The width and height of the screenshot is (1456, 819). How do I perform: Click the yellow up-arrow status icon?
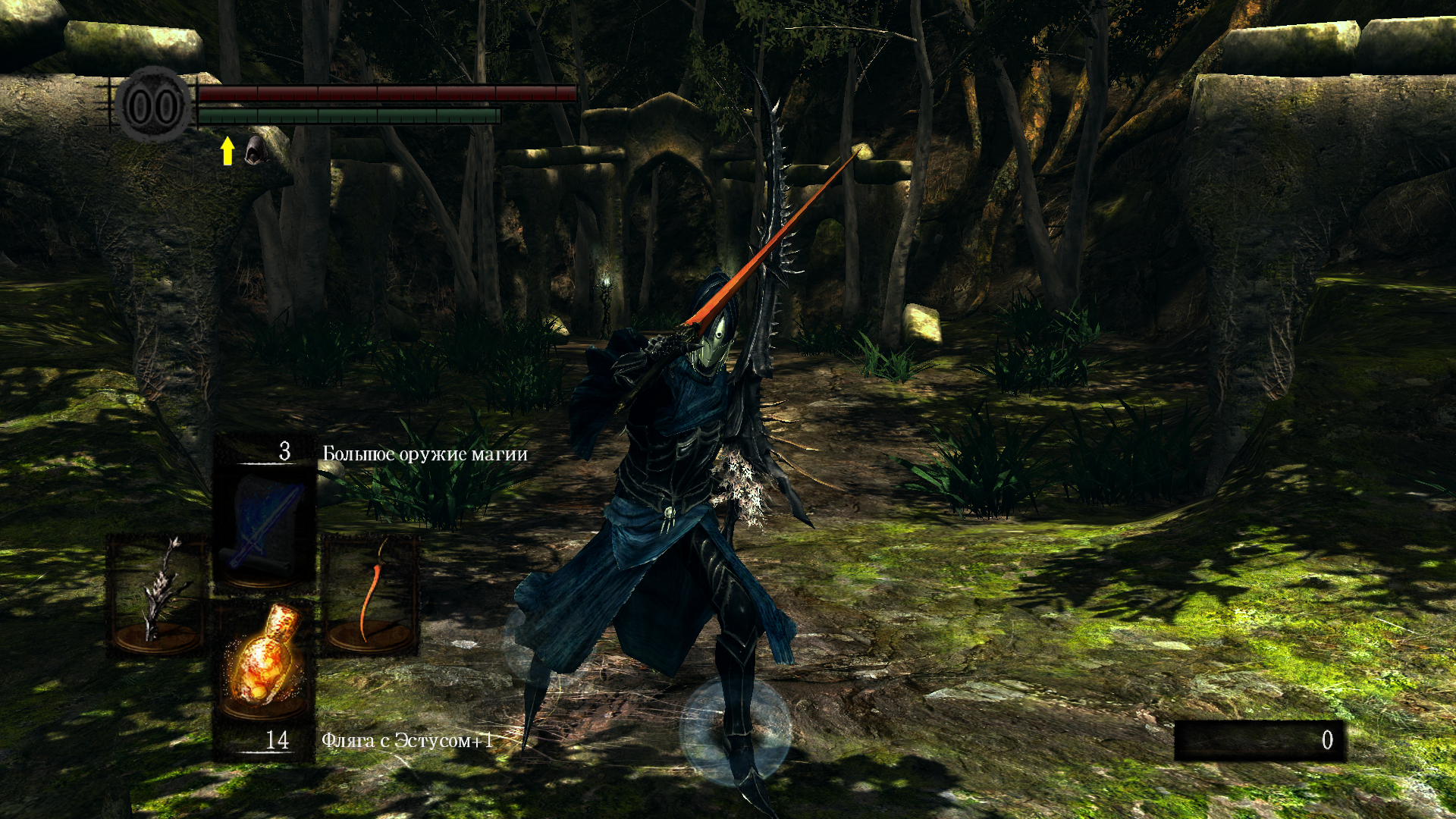coord(227,150)
